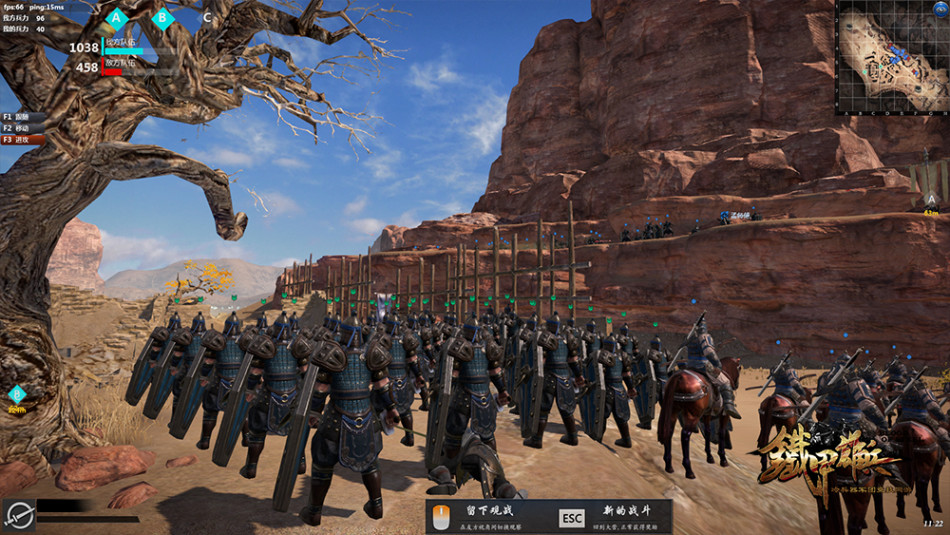Image resolution: width=950 pixels, height=535 pixels.
Task: Click the weapon icon in bottom corner
Action: coord(17,514)
